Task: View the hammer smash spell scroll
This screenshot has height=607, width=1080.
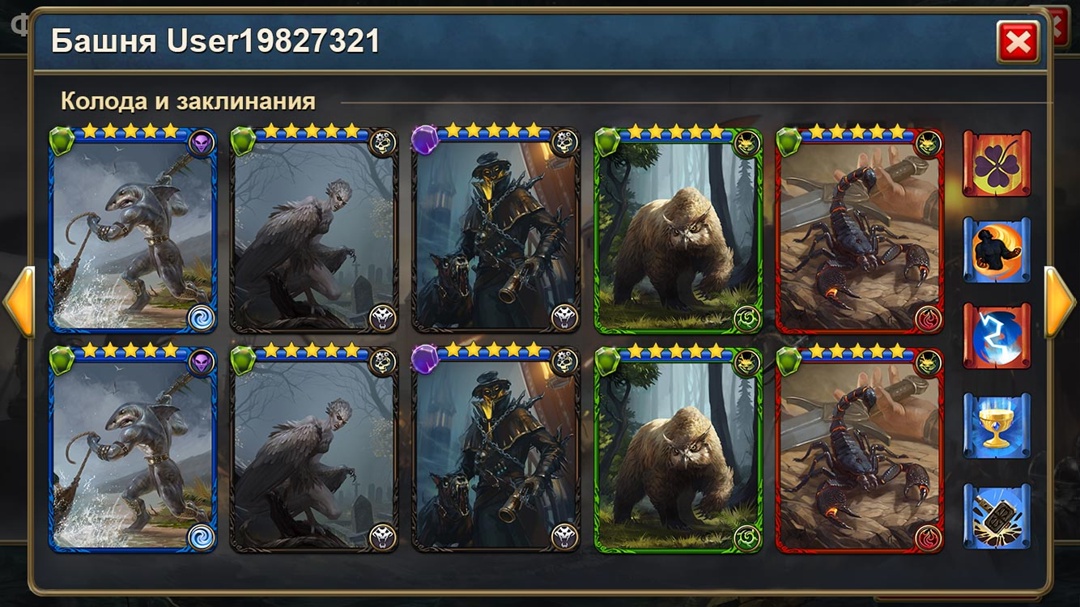Action: (996, 515)
